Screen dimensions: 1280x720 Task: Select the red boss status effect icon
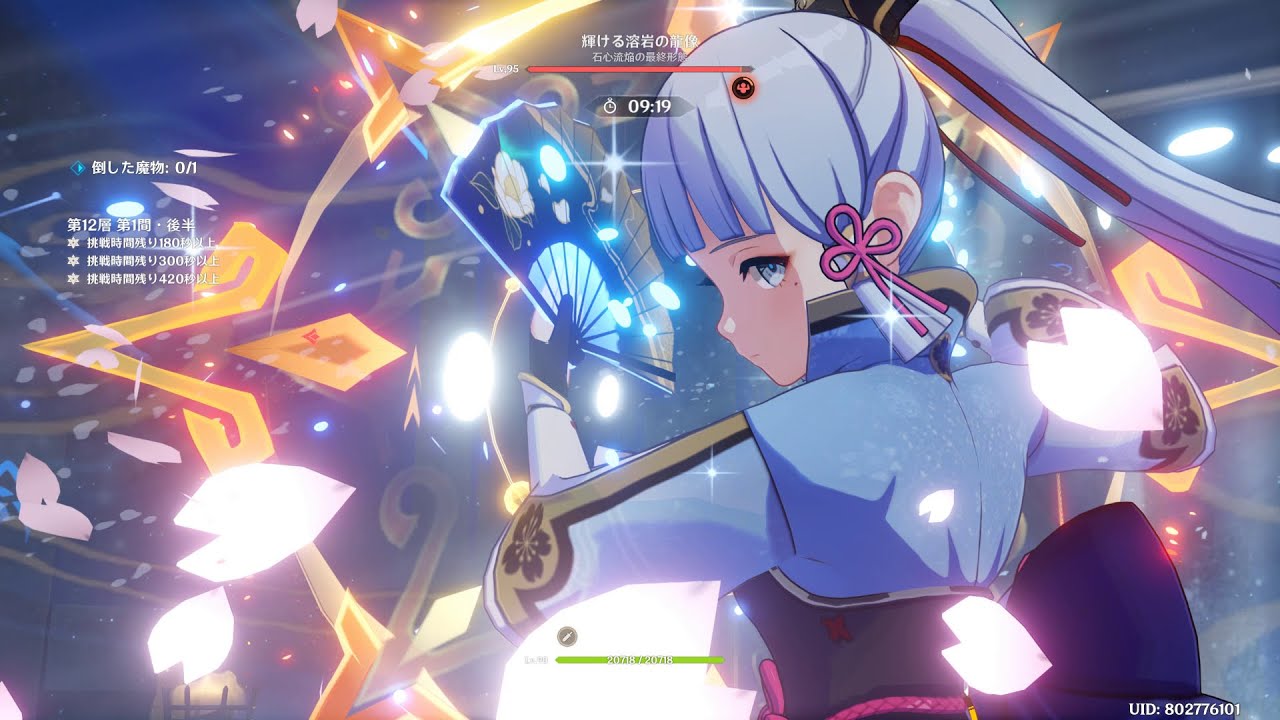coord(743,89)
